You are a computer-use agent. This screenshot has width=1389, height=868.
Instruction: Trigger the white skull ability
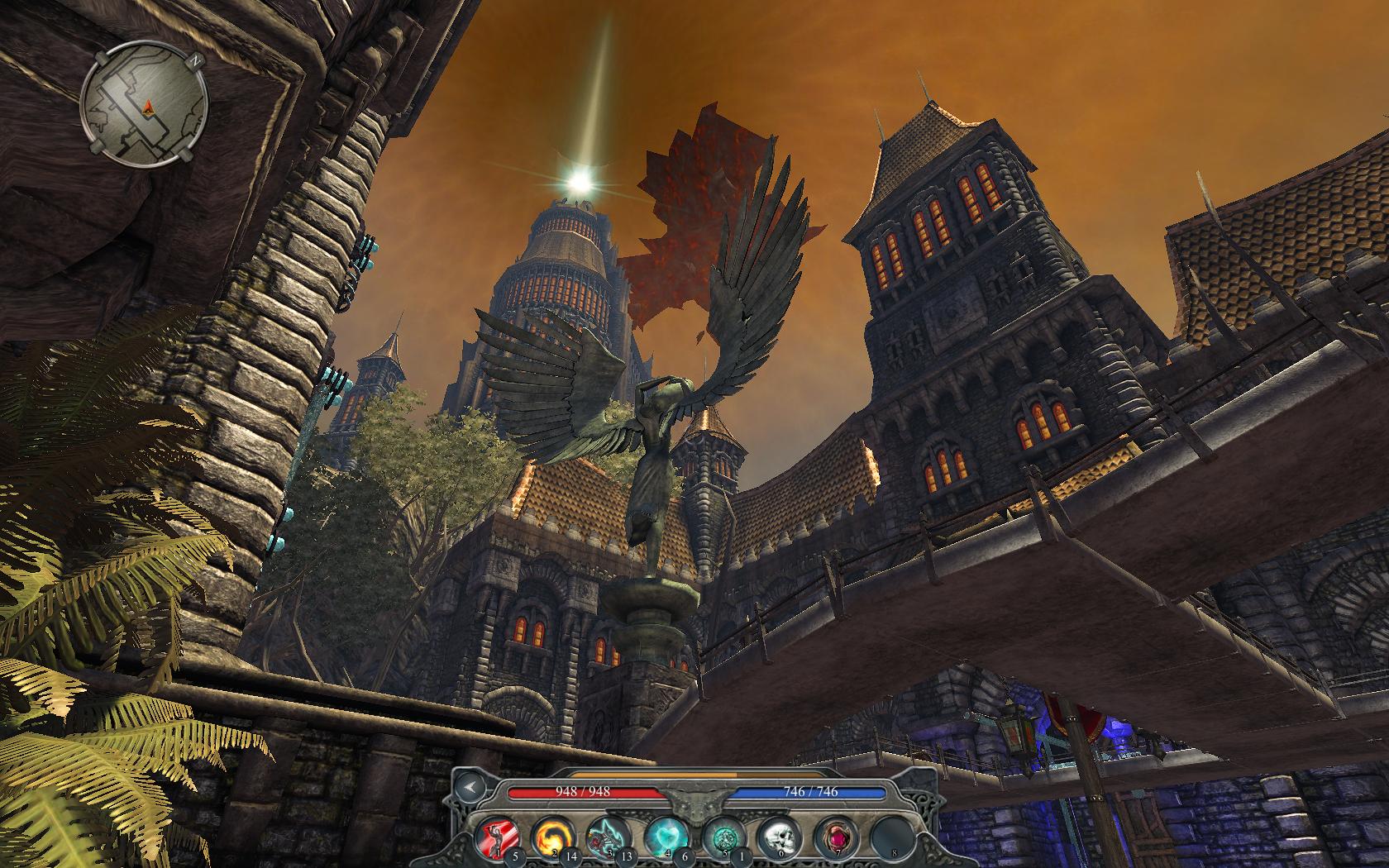[x=776, y=837]
